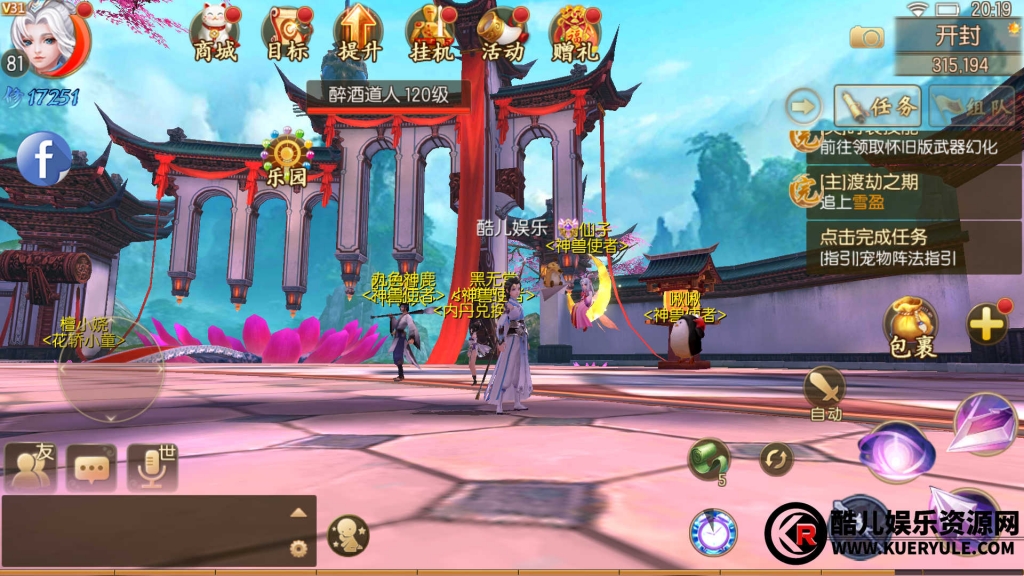Tap the 提升 upgrade arrow icon
Image resolution: width=1024 pixels, height=576 pixels.
pyautogui.click(x=359, y=33)
